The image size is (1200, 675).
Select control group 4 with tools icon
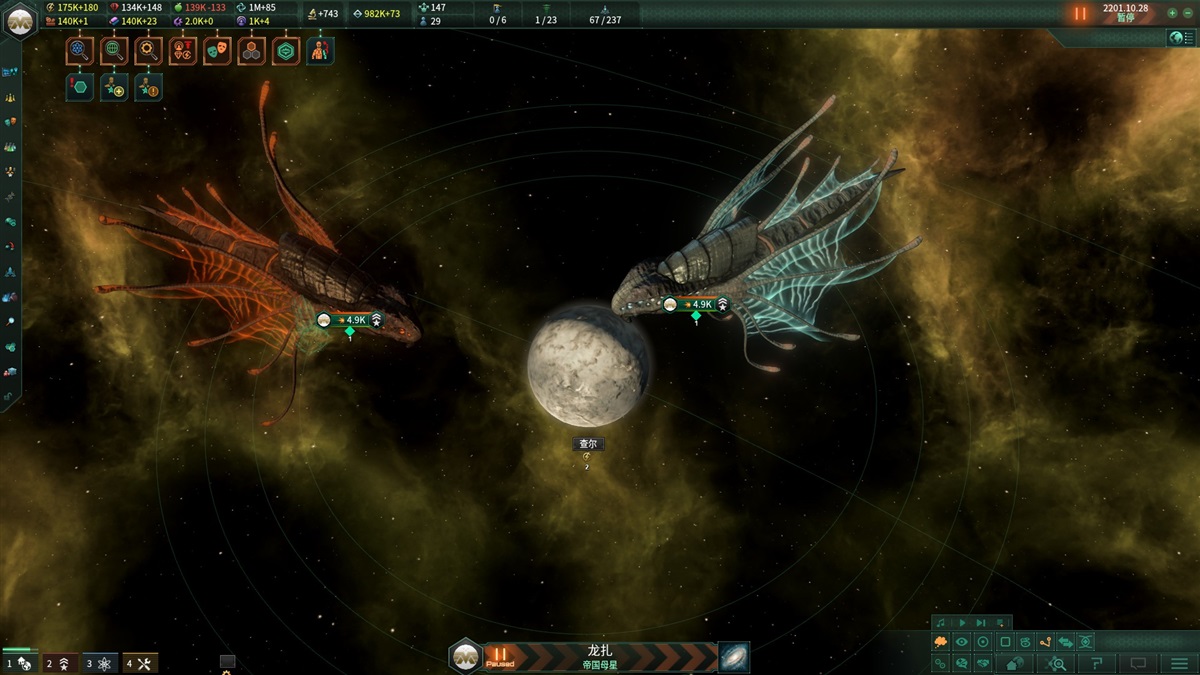coord(140,663)
